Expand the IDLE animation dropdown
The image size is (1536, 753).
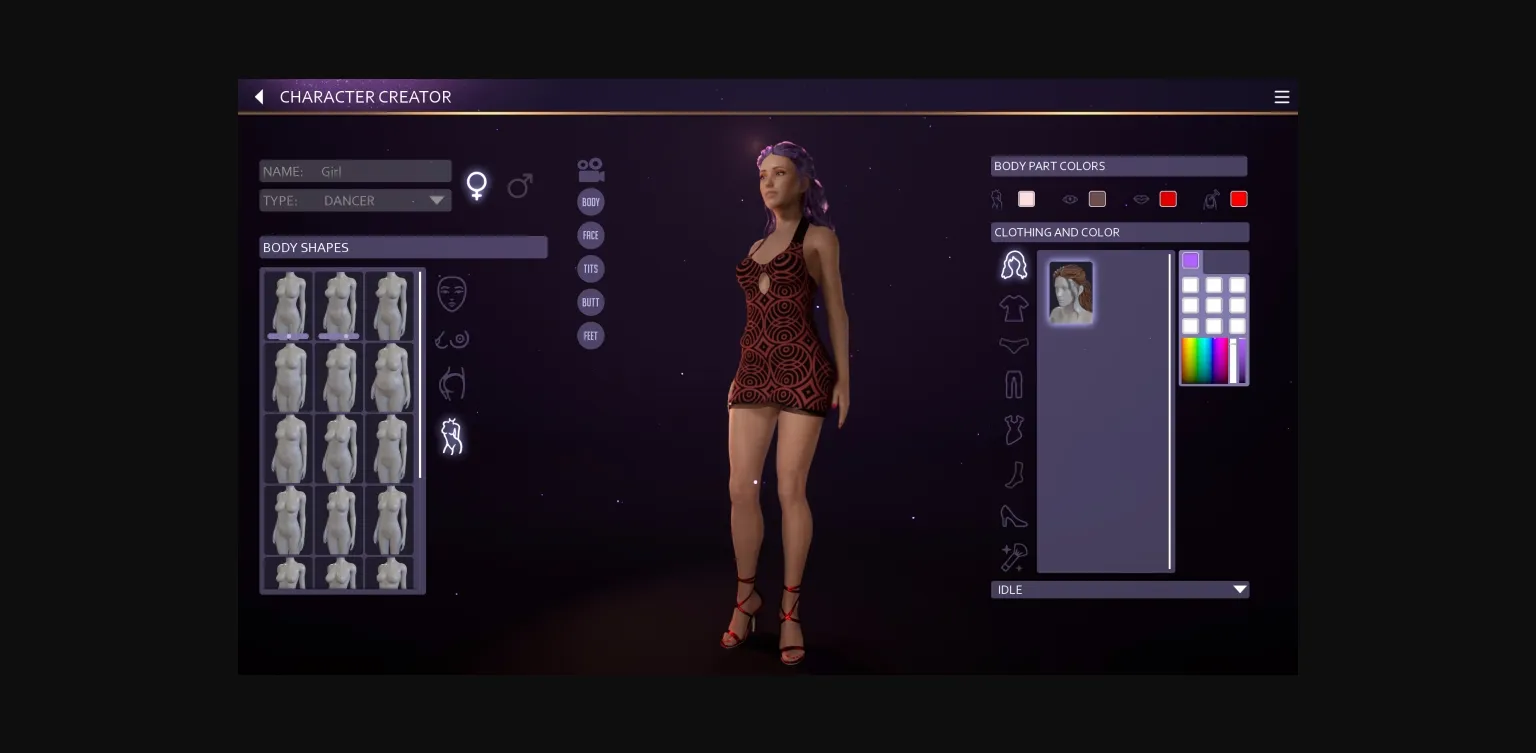[1119, 589]
